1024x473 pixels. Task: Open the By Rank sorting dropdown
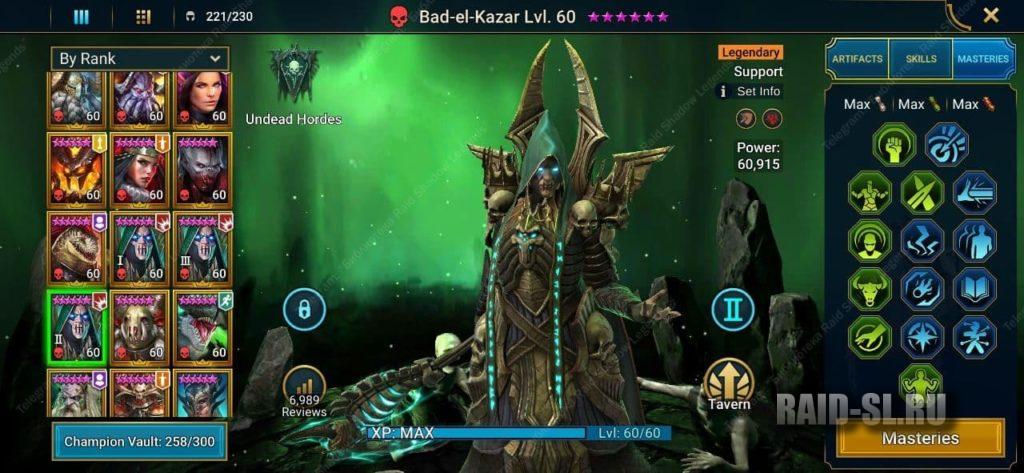pos(140,59)
